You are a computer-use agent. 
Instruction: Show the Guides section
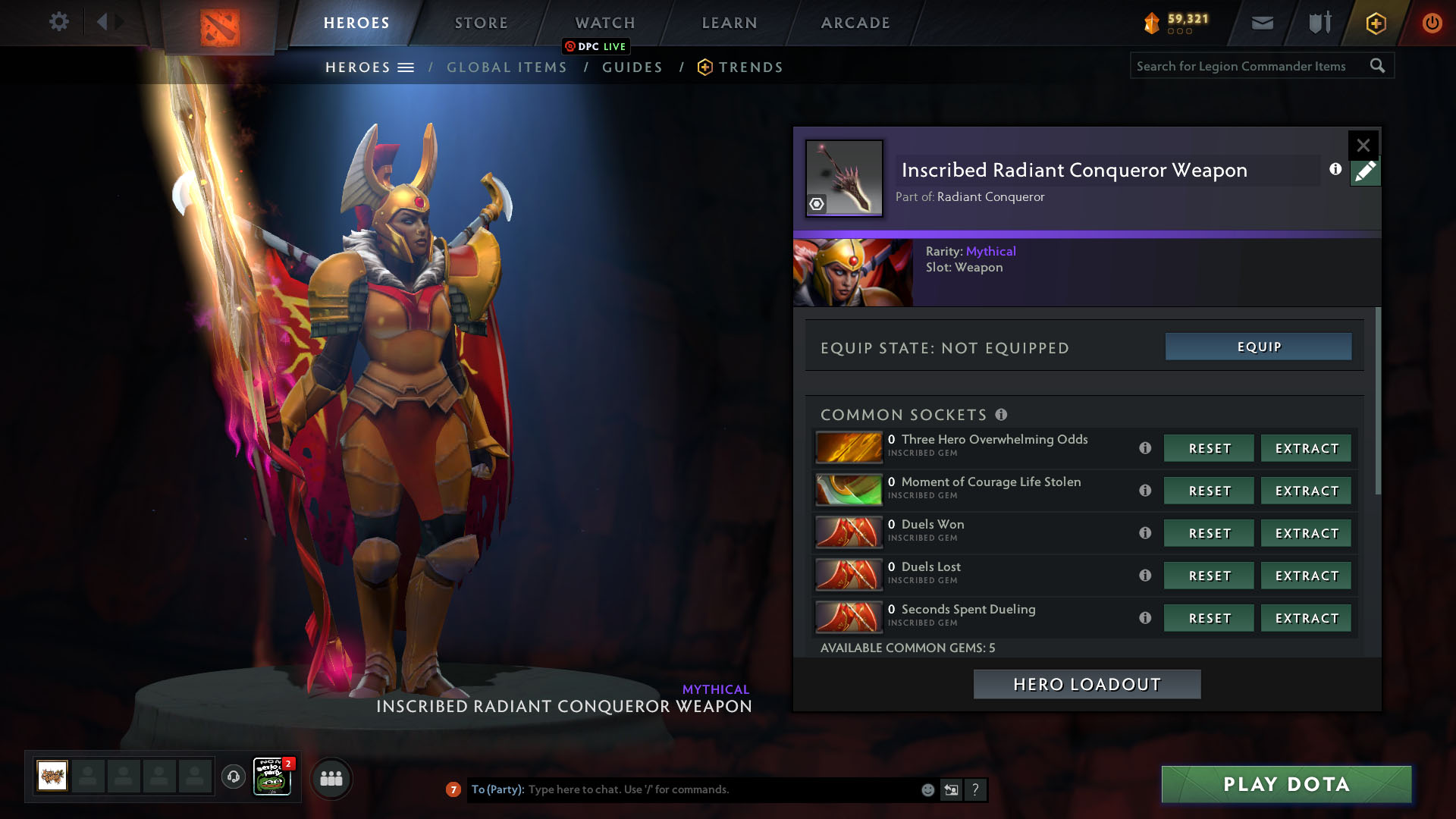632,67
